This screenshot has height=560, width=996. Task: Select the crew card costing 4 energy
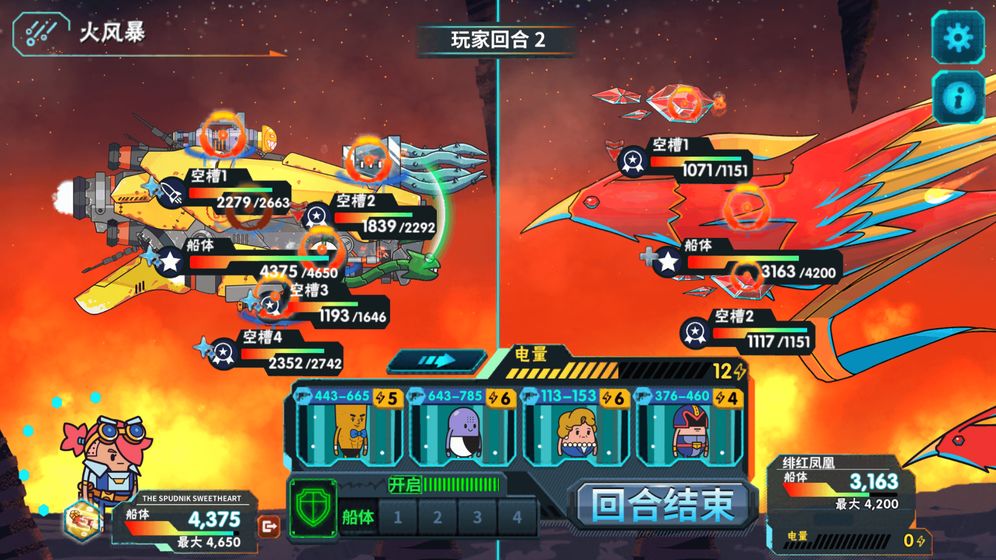(x=690, y=428)
